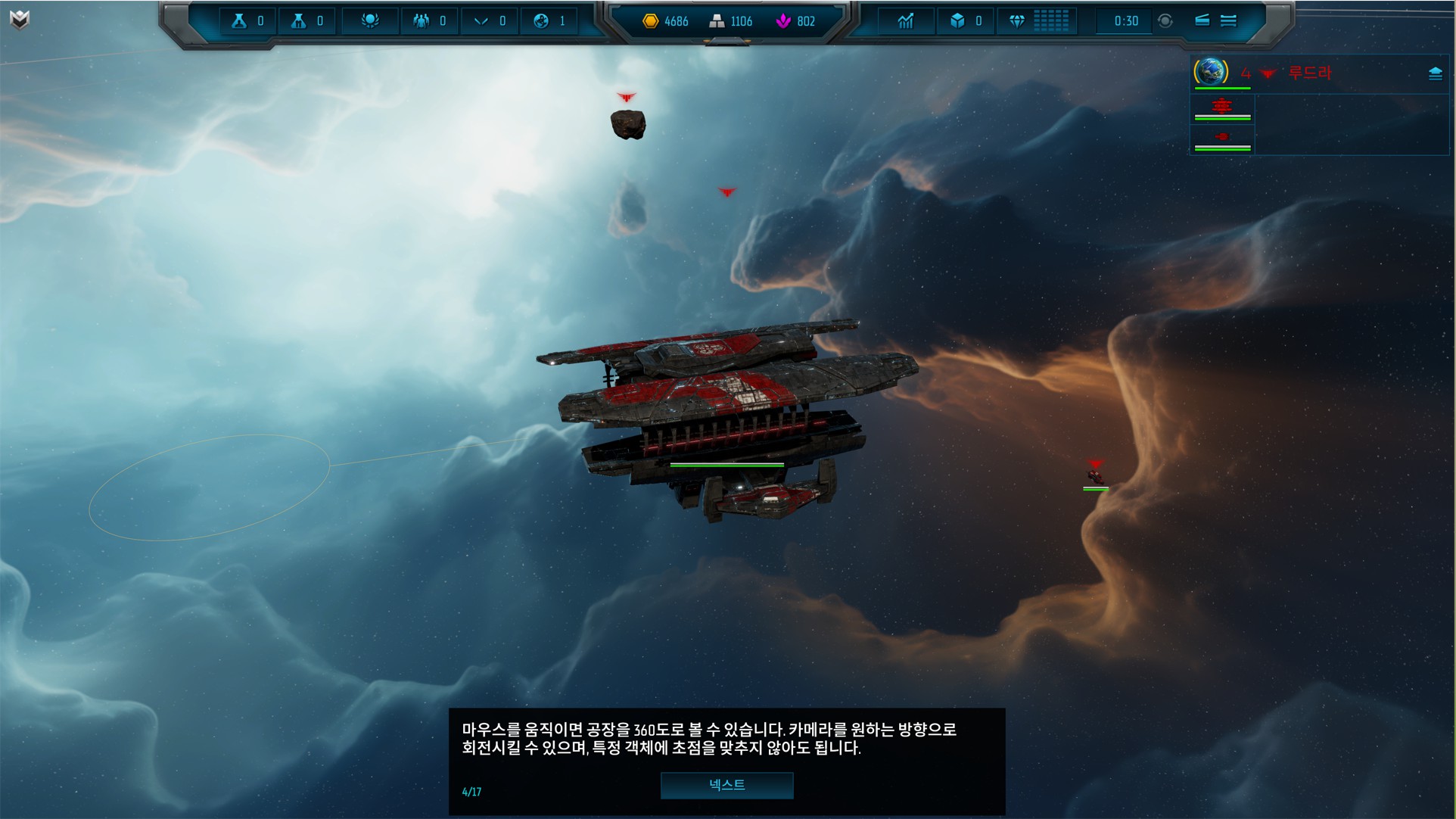
Task: Click the planet count globe icon
Action: (541, 21)
